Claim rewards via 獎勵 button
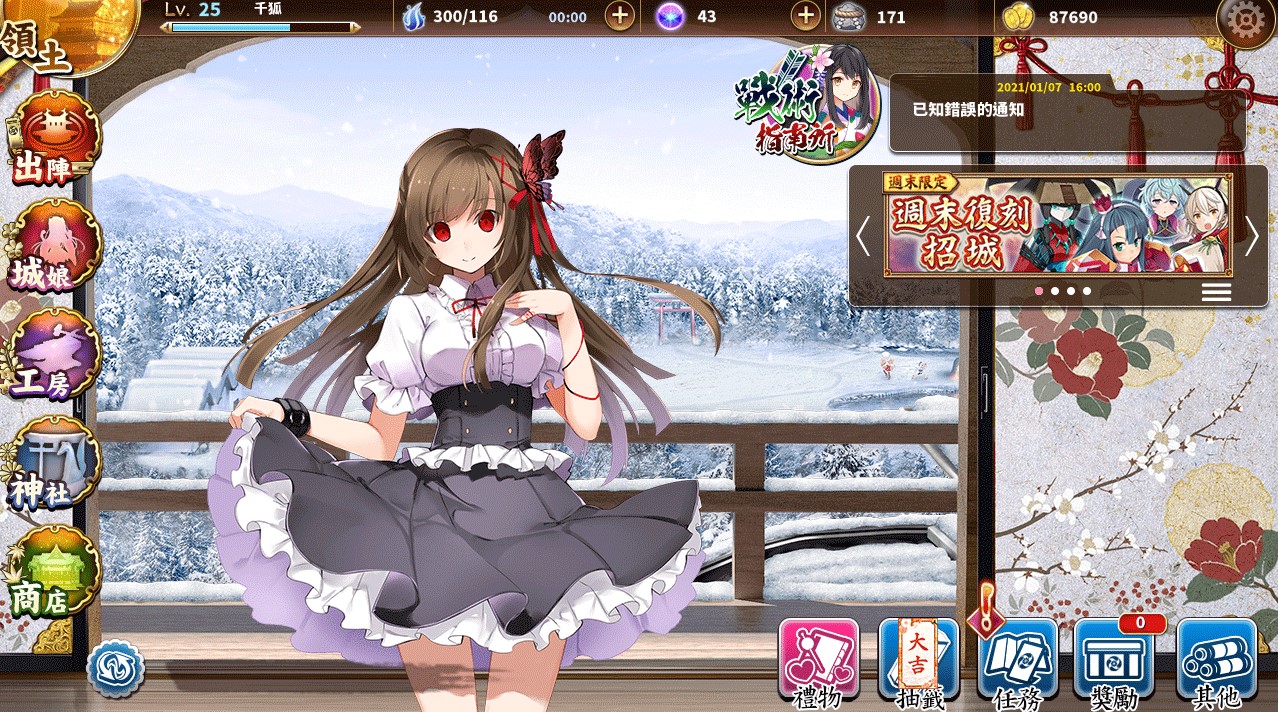 pyautogui.click(x=1114, y=660)
